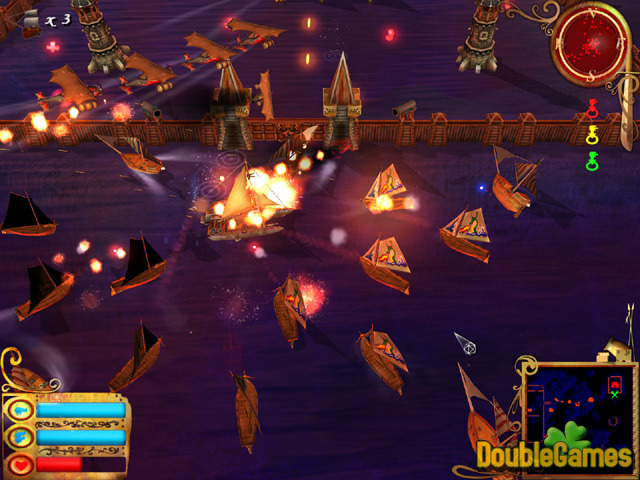Open the level minimap panel
The image size is (640, 480).
(577, 403)
